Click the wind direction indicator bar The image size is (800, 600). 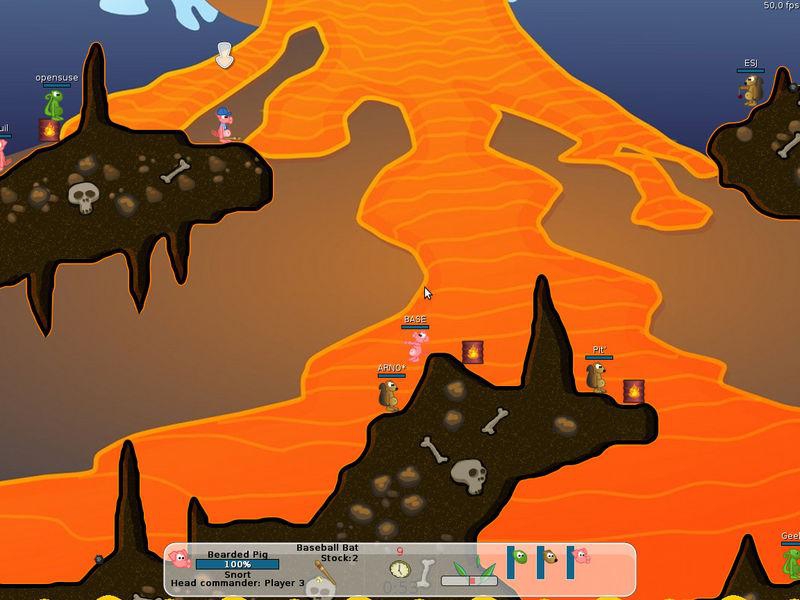coord(469,579)
